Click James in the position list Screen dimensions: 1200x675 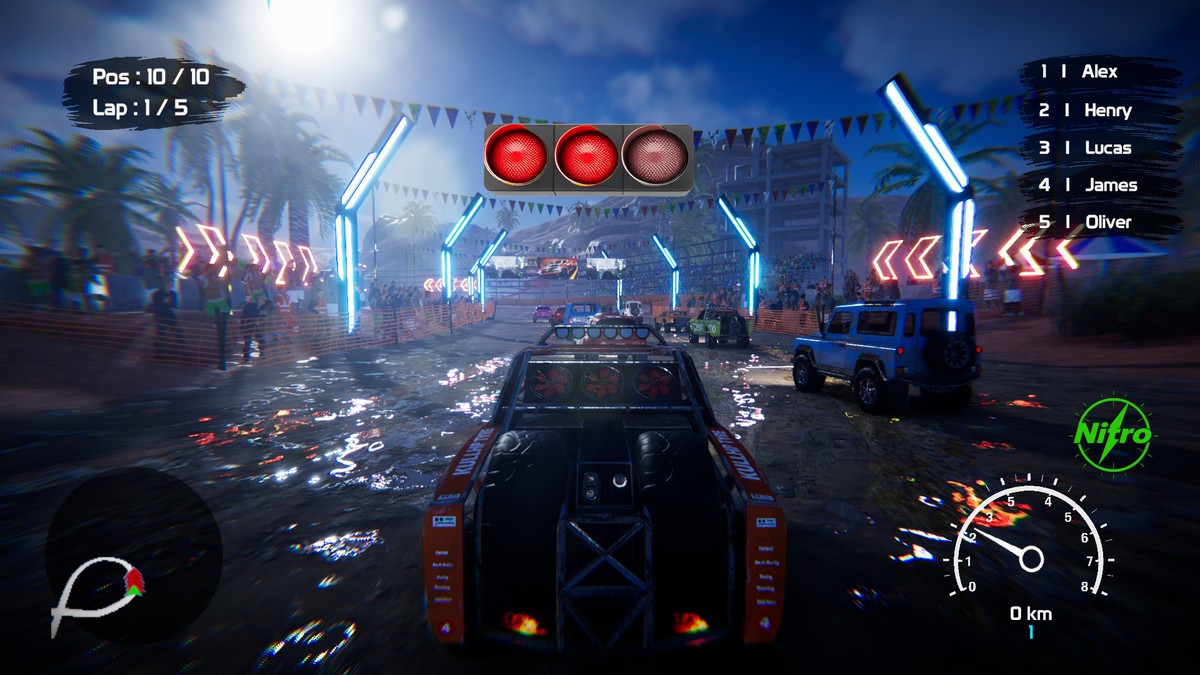1098,185
